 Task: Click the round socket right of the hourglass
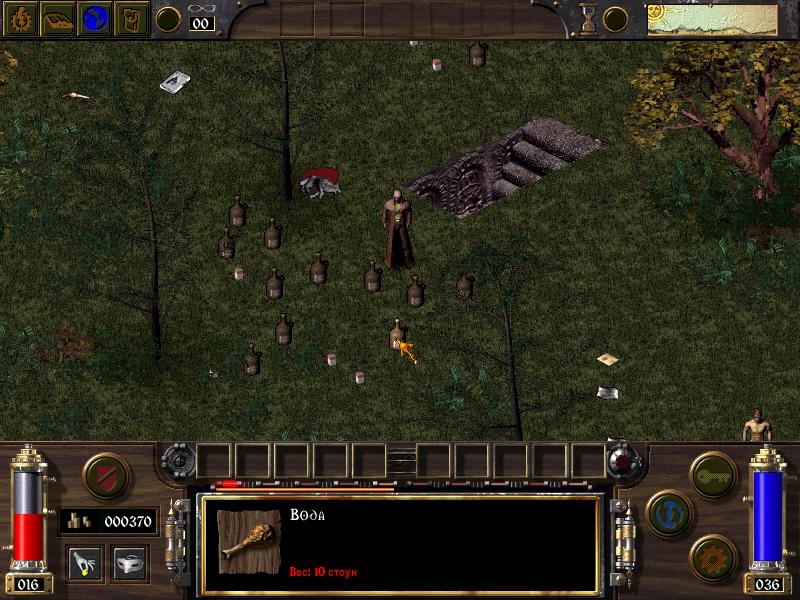click(x=615, y=18)
